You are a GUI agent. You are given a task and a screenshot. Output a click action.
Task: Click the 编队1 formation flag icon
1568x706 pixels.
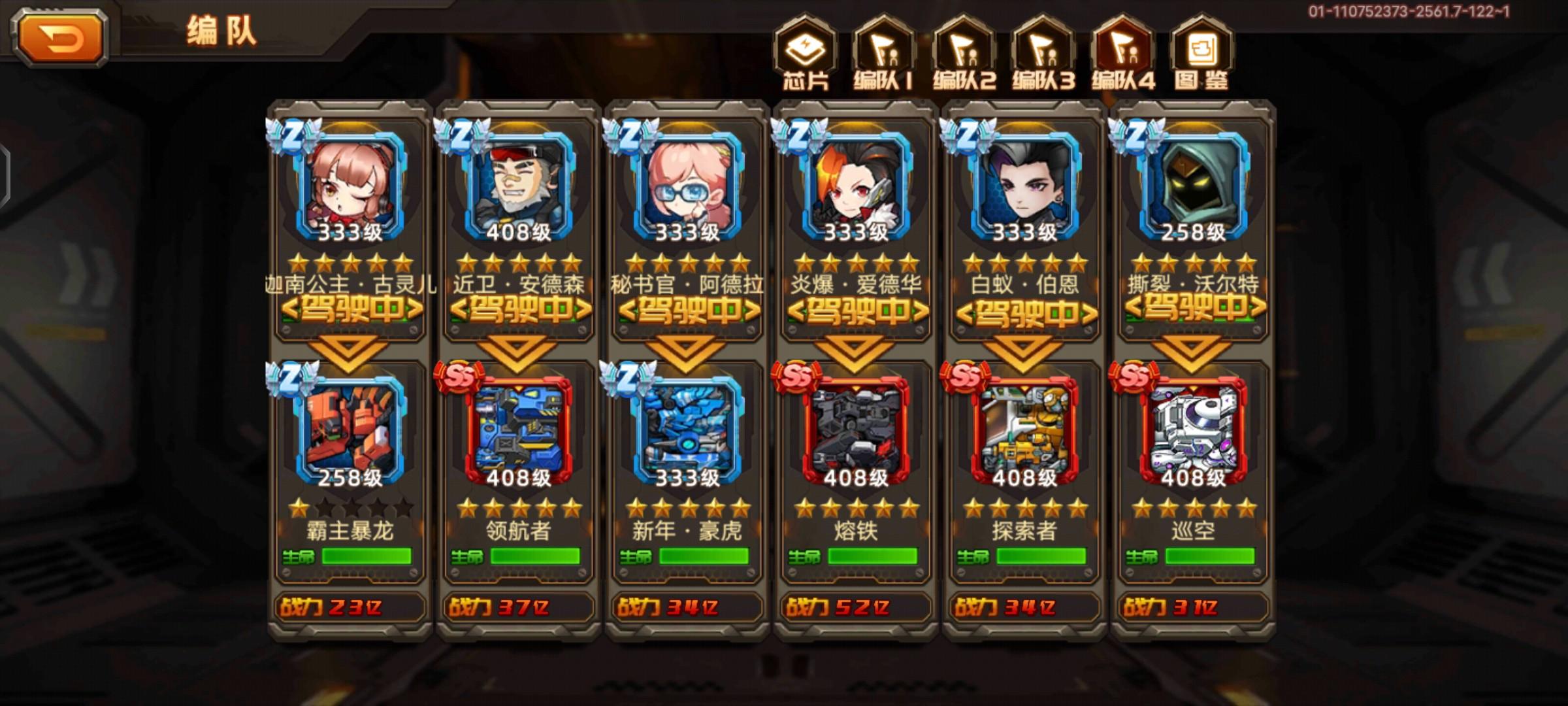coord(886,51)
